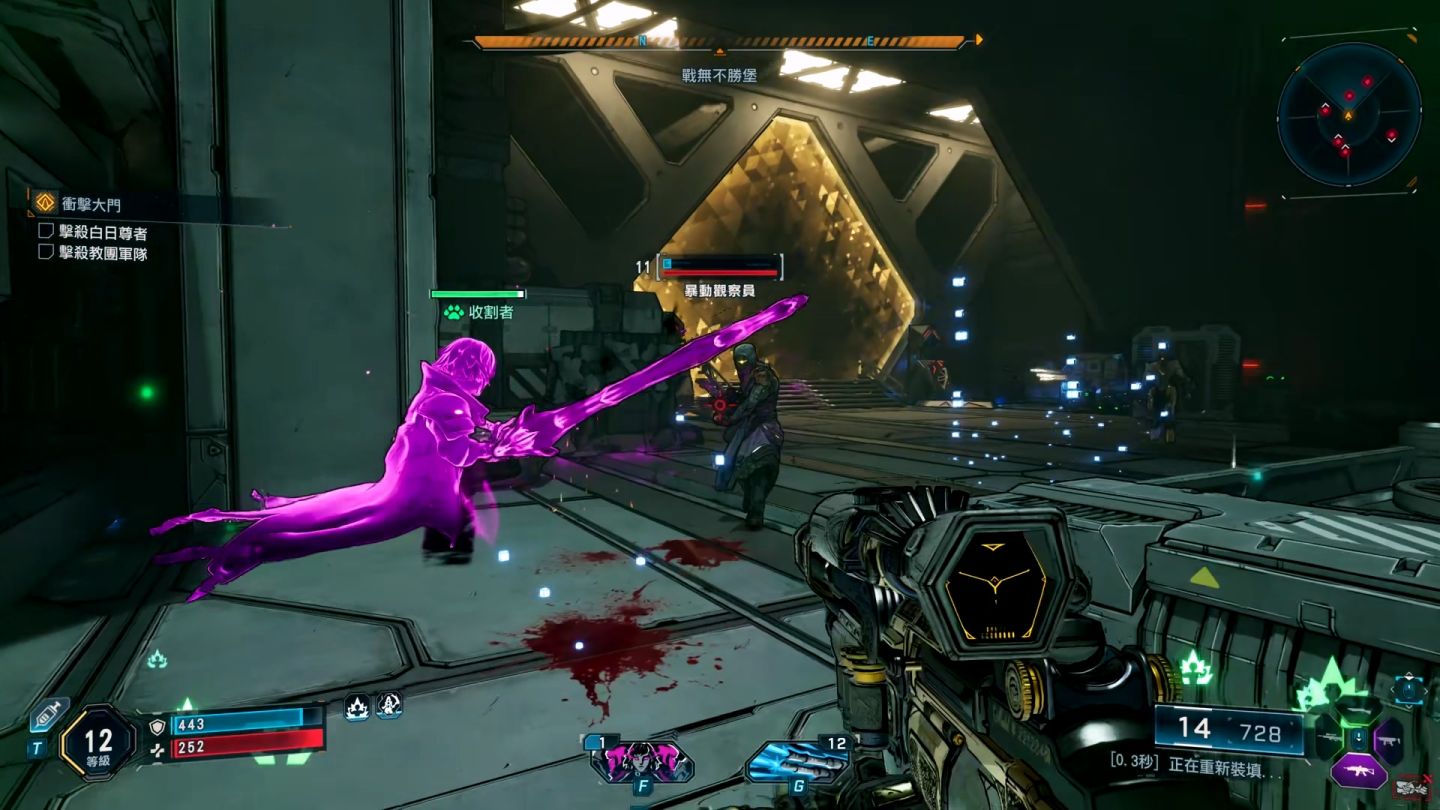
Task: Click the 擊殺白日尊者 objective checkbox
Action: pyautogui.click(x=45, y=232)
